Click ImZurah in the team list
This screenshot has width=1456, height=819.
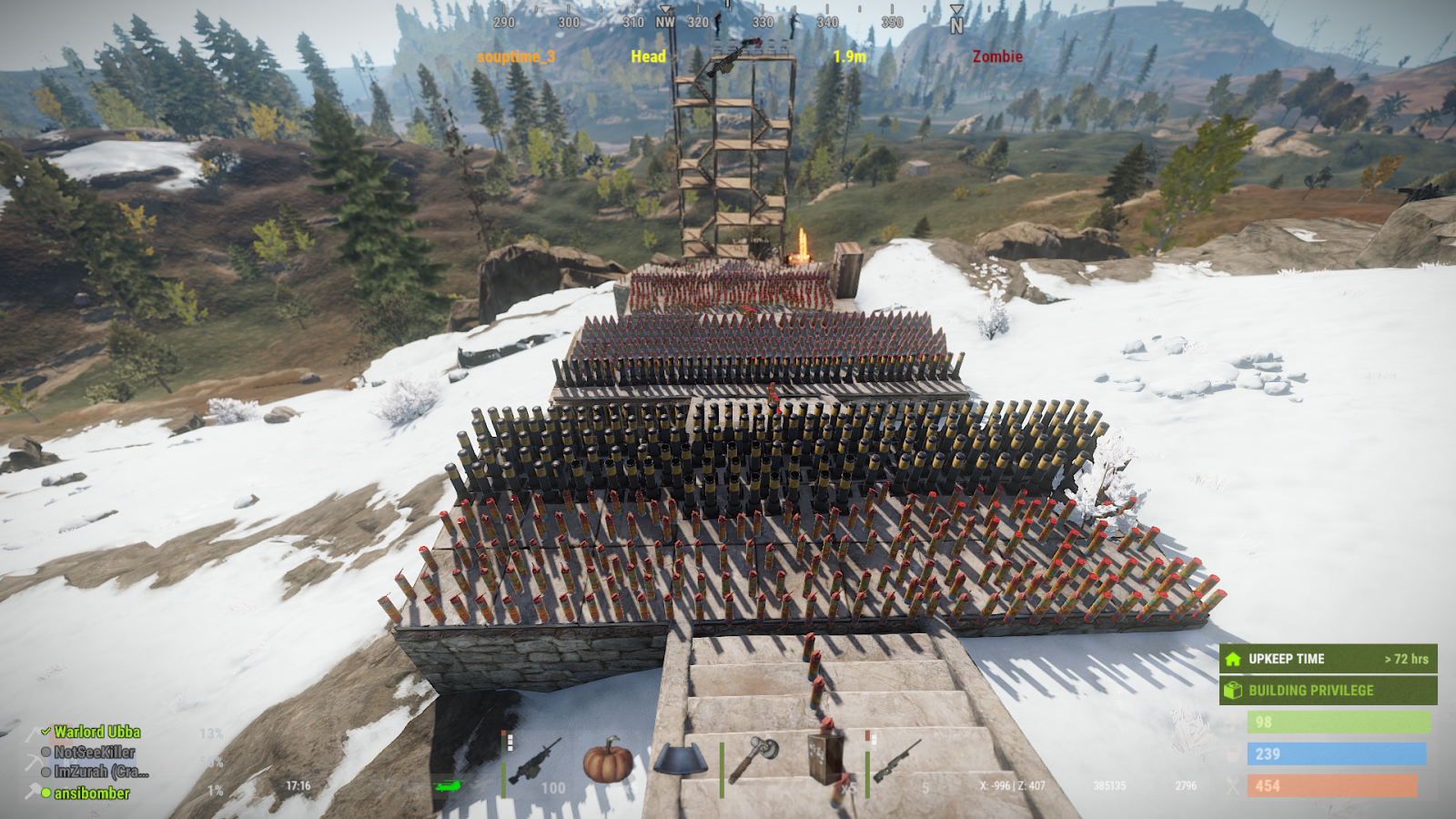pyautogui.click(x=100, y=772)
